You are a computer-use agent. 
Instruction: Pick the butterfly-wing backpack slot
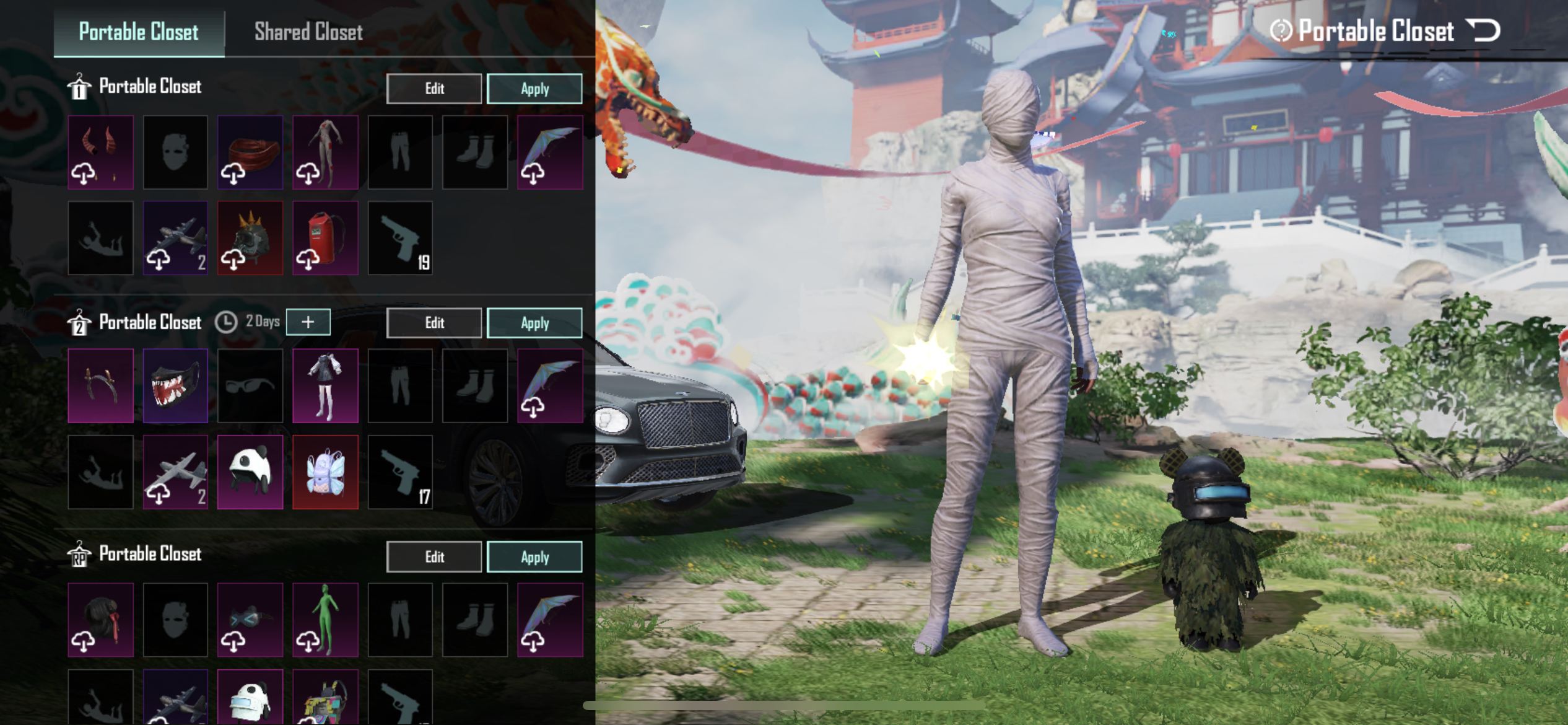[325, 472]
